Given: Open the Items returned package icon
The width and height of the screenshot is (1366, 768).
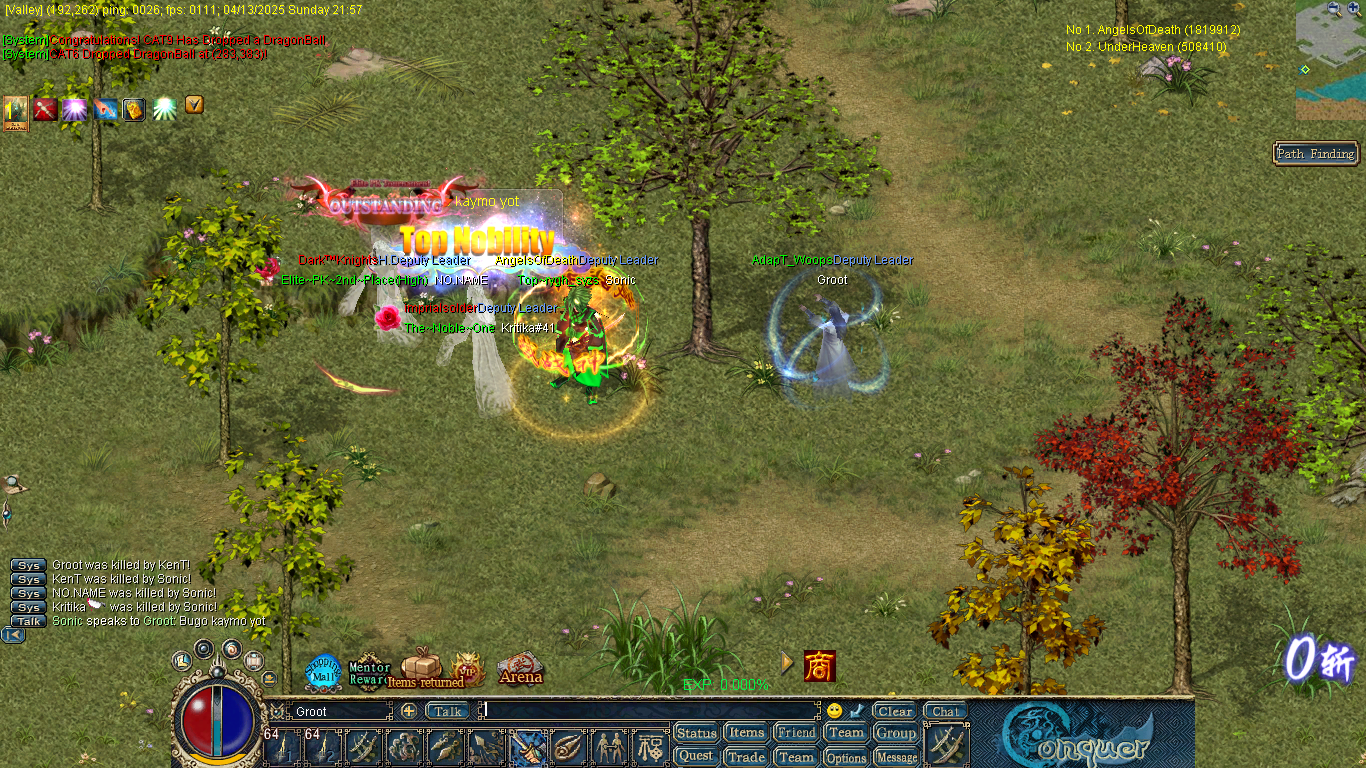Looking at the screenshot, I should pyautogui.click(x=422, y=668).
